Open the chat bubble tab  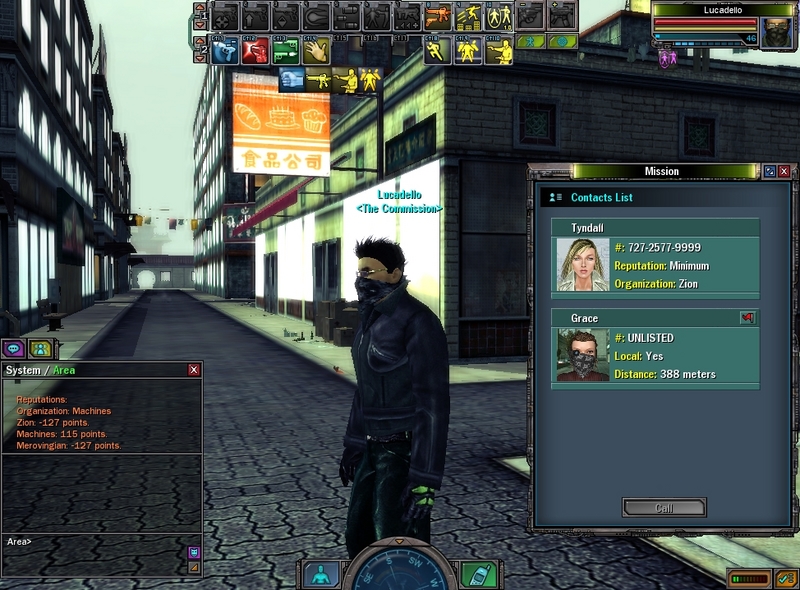click(14, 349)
